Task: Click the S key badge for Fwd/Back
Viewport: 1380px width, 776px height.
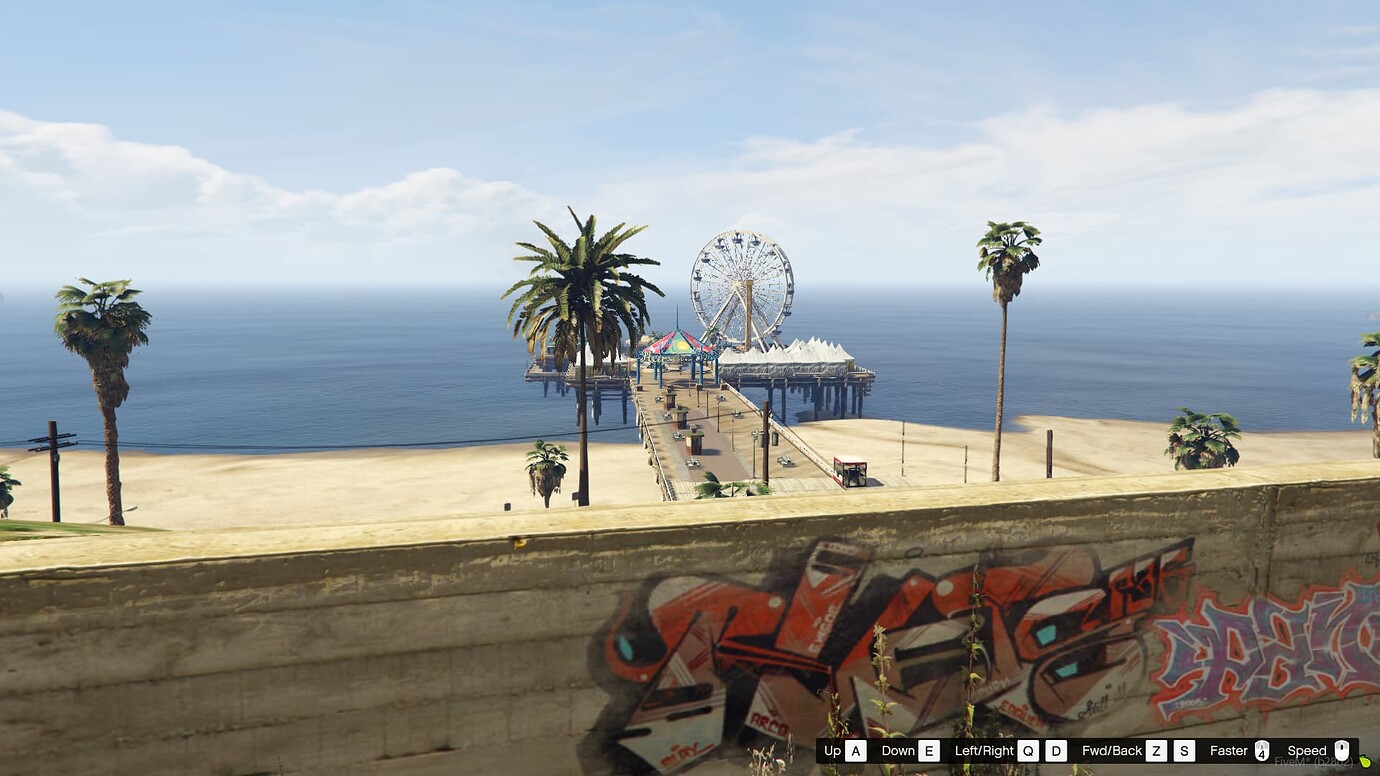Action: (x=1183, y=751)
